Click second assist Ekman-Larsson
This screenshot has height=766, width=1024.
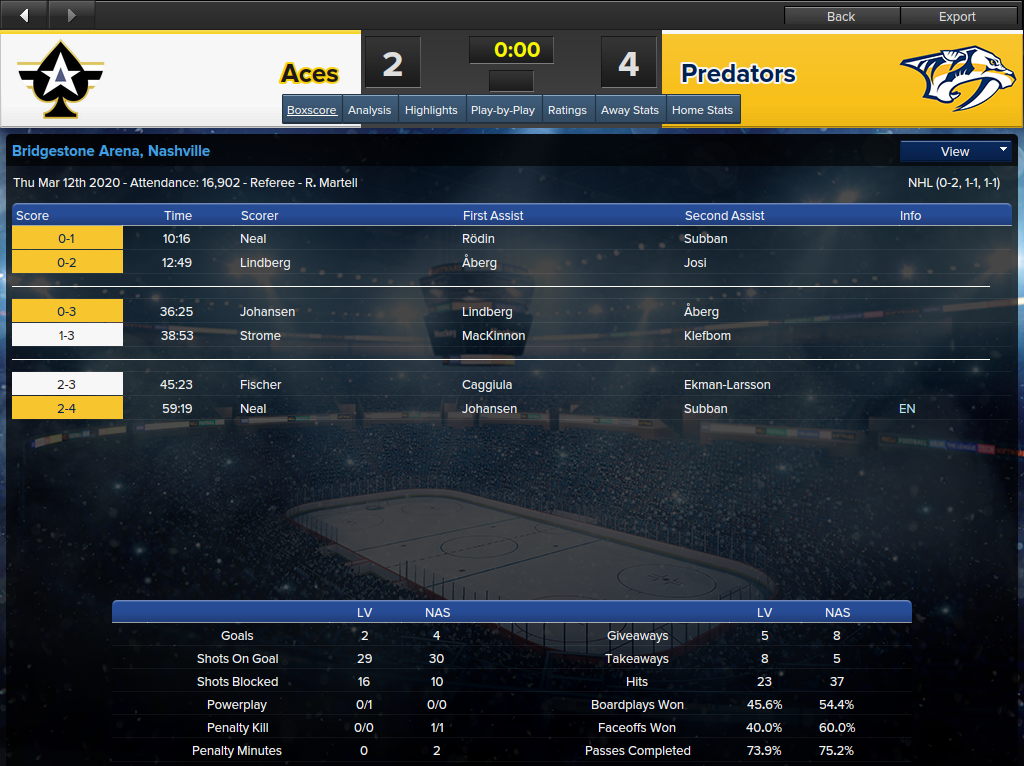[727, 385]
